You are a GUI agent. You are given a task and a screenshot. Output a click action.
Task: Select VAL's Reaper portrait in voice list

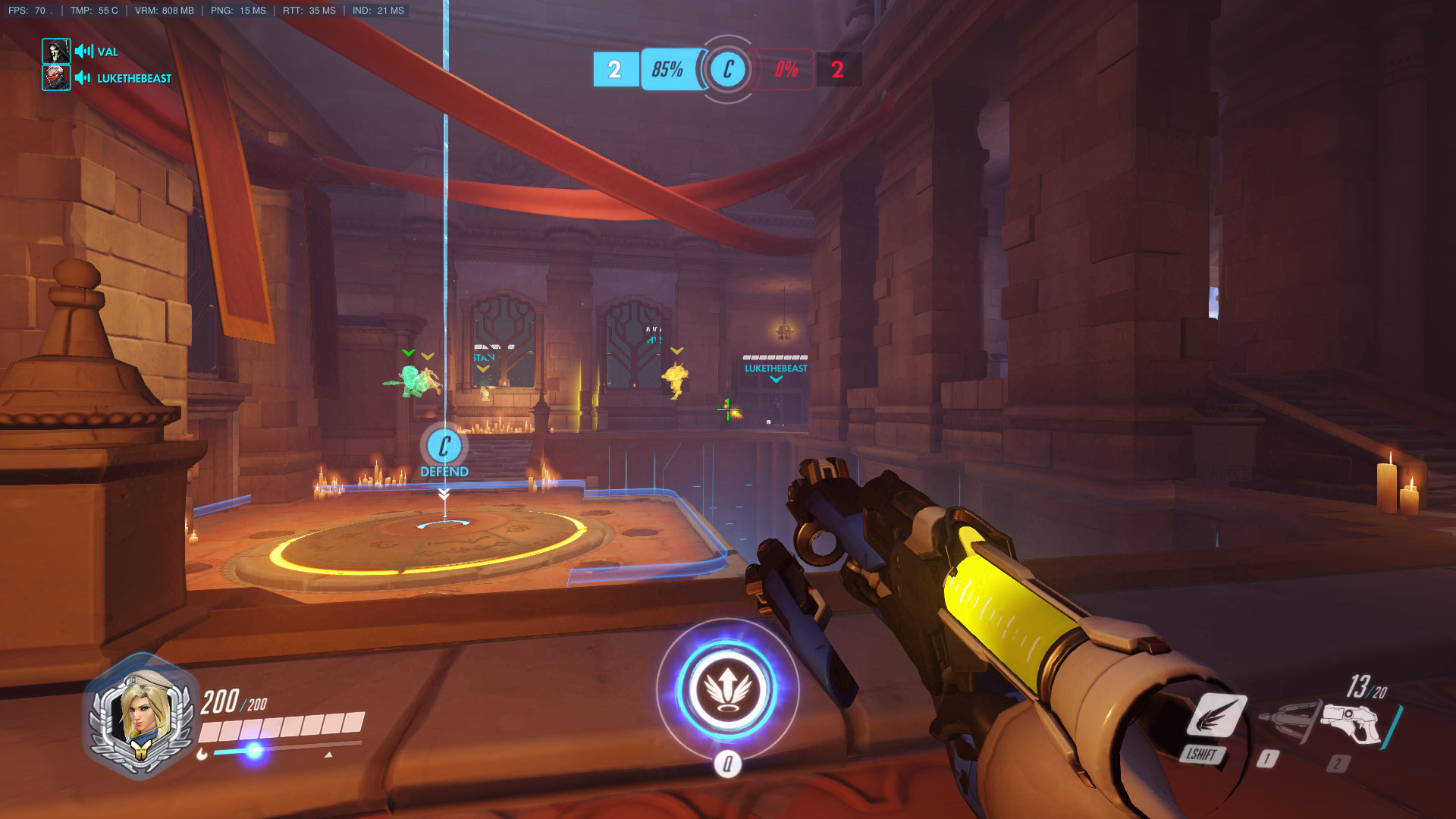[56, 52]
